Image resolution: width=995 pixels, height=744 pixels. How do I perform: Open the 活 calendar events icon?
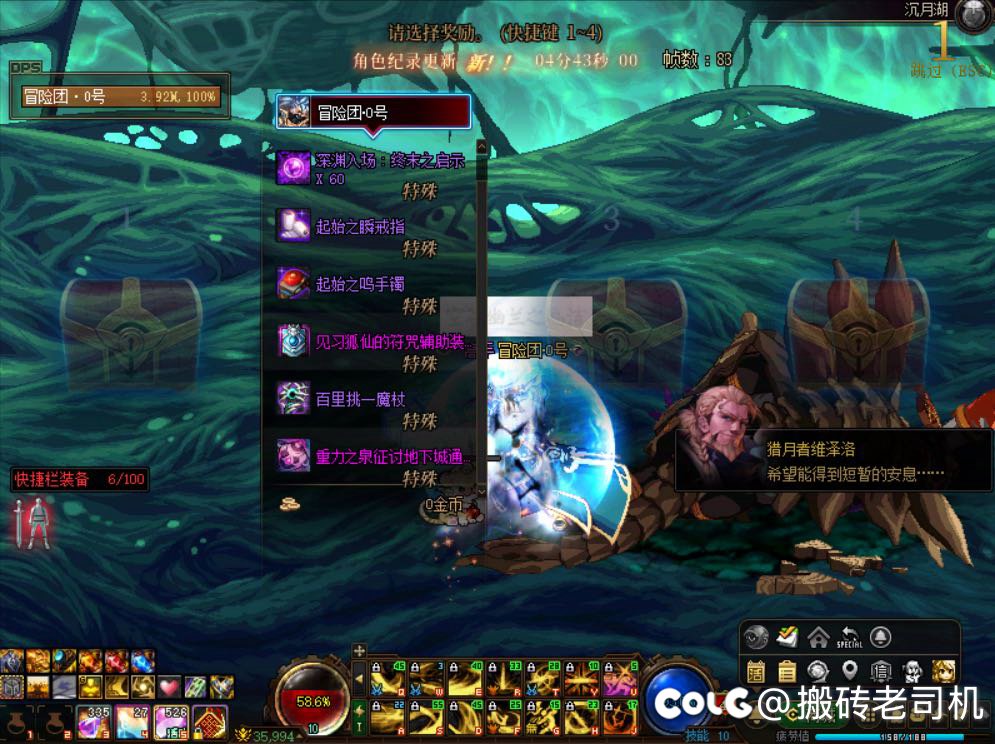tap(756, 670)
